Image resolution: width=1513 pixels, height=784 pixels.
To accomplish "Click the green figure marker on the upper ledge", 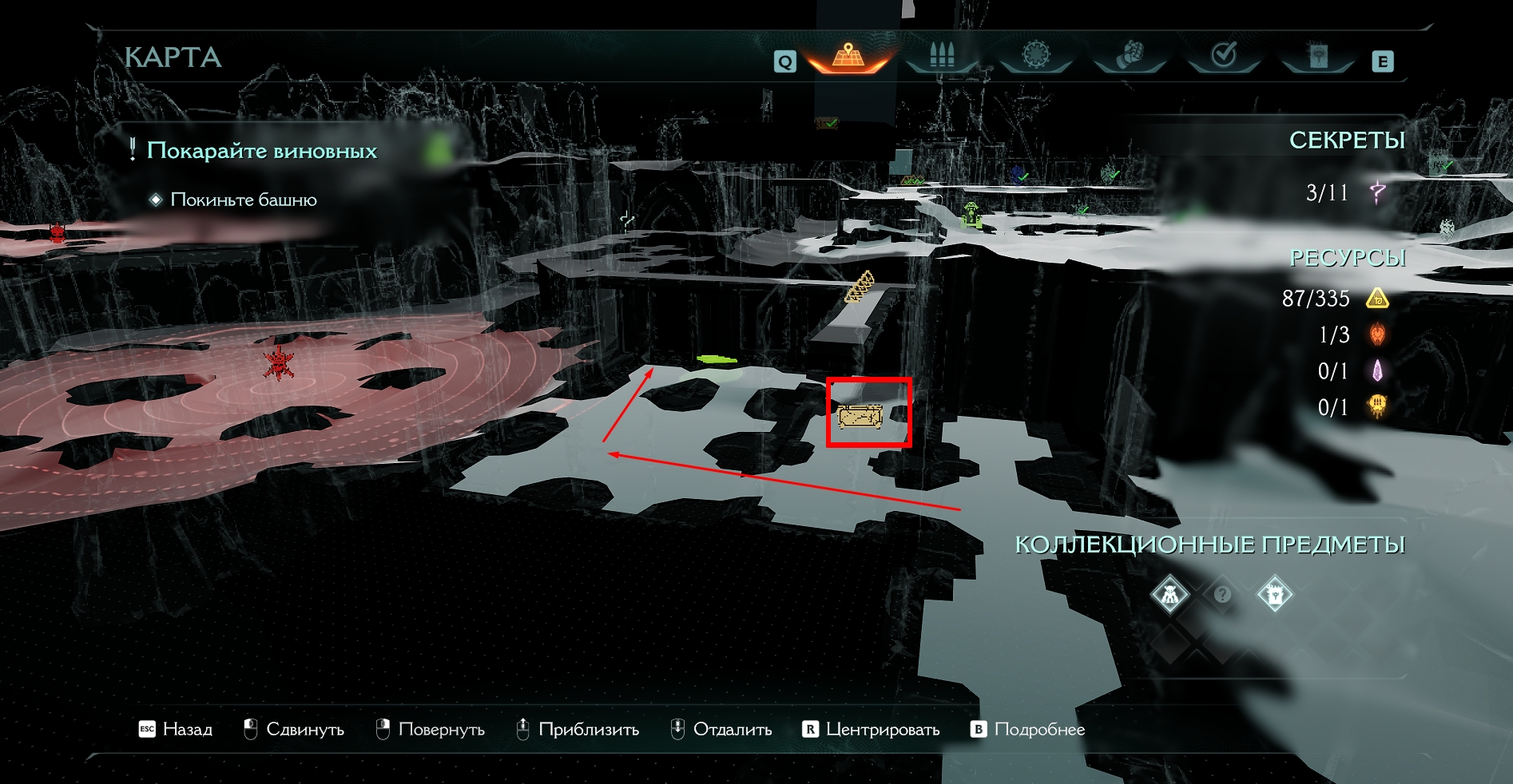I will pos(971,215).
